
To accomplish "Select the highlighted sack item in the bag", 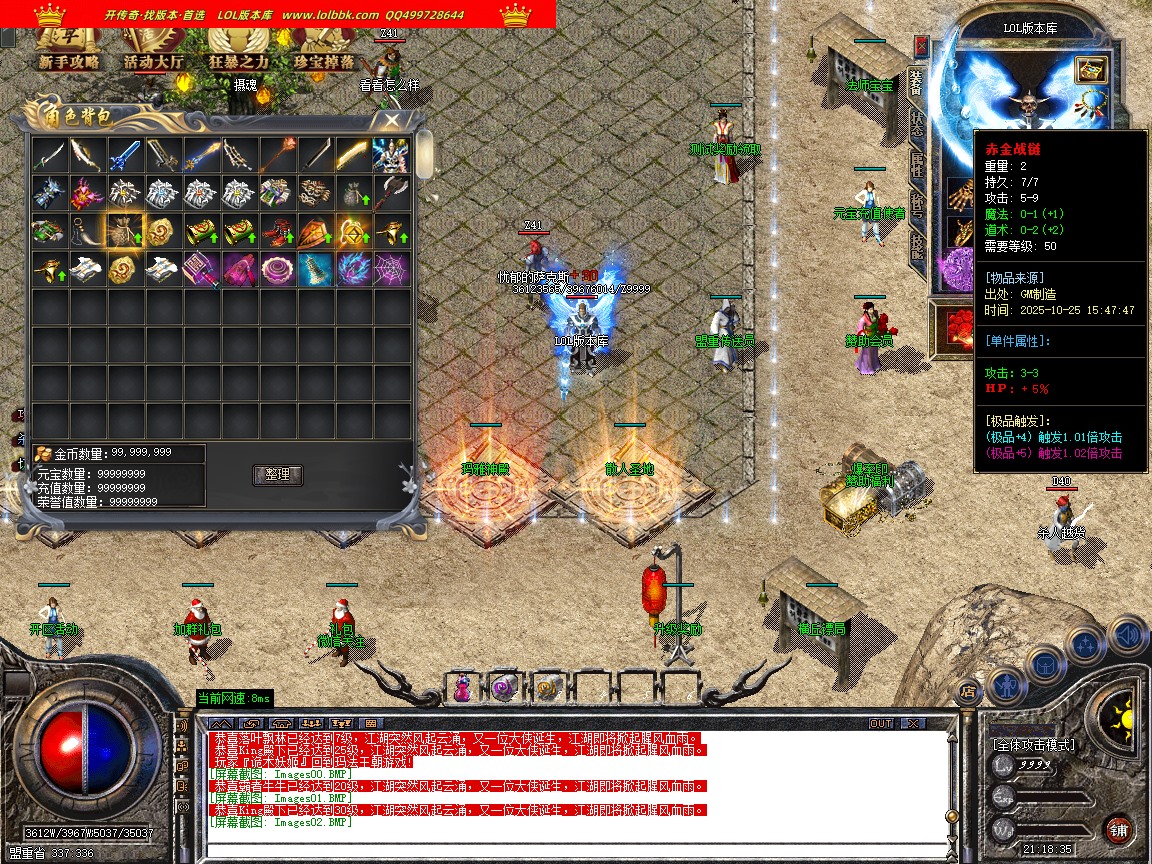I will tap(125, 231).
